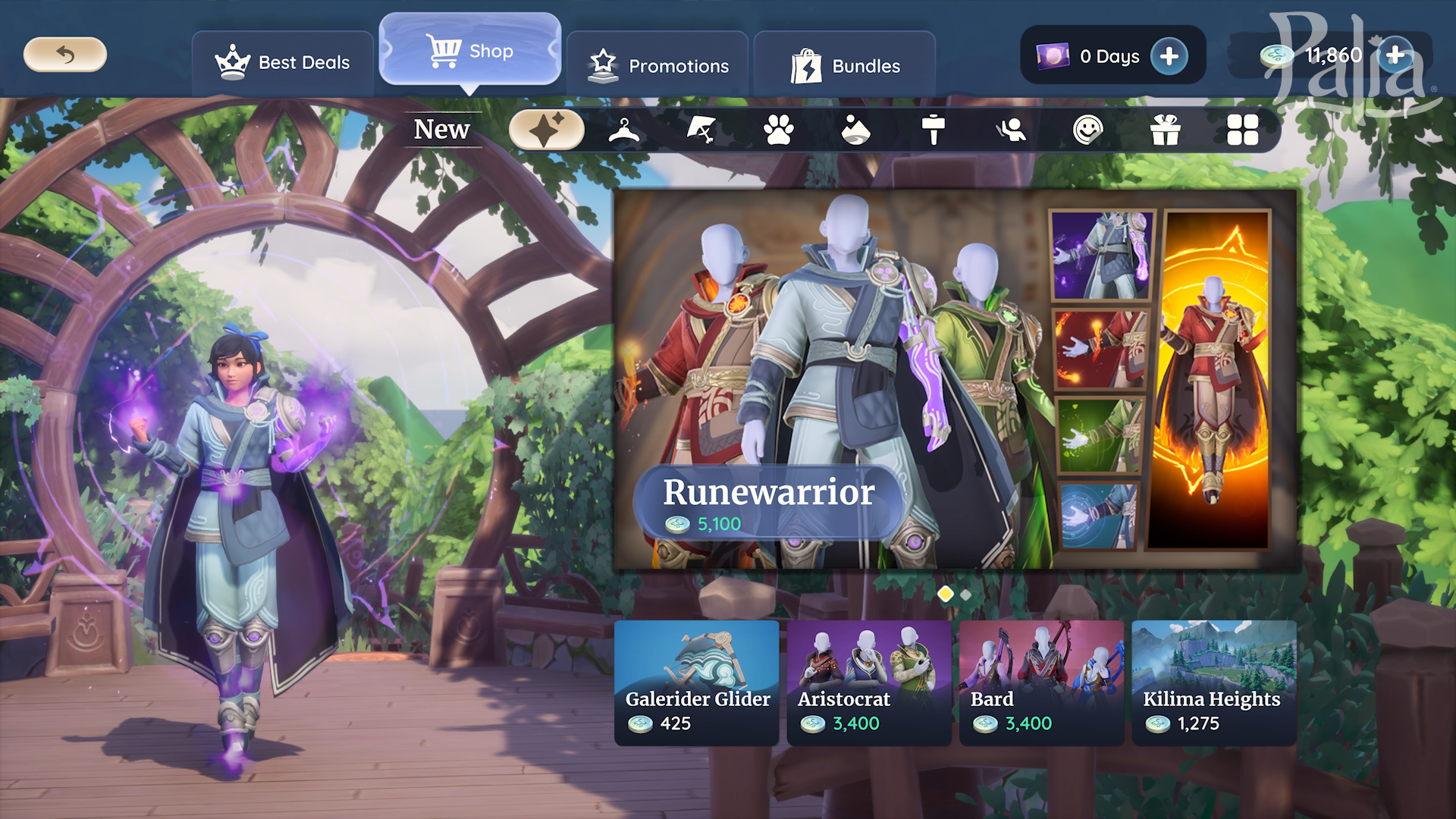Add more coins with plus button

coord(1395,55)
